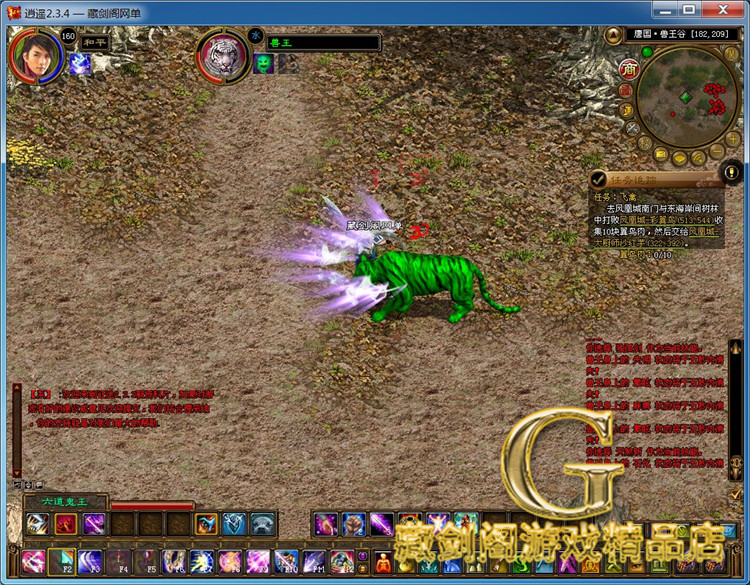Activate the F5 hotbar skill
The width and height of the screenshot is (750, 585).
click(146, 561)
